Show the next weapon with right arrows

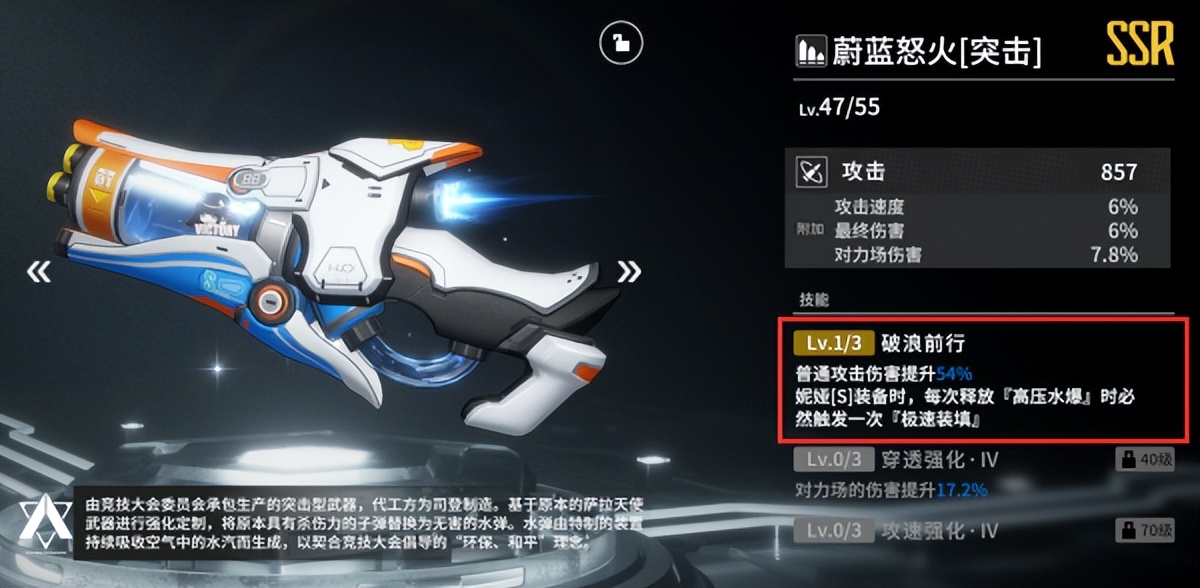coord(629,271)
